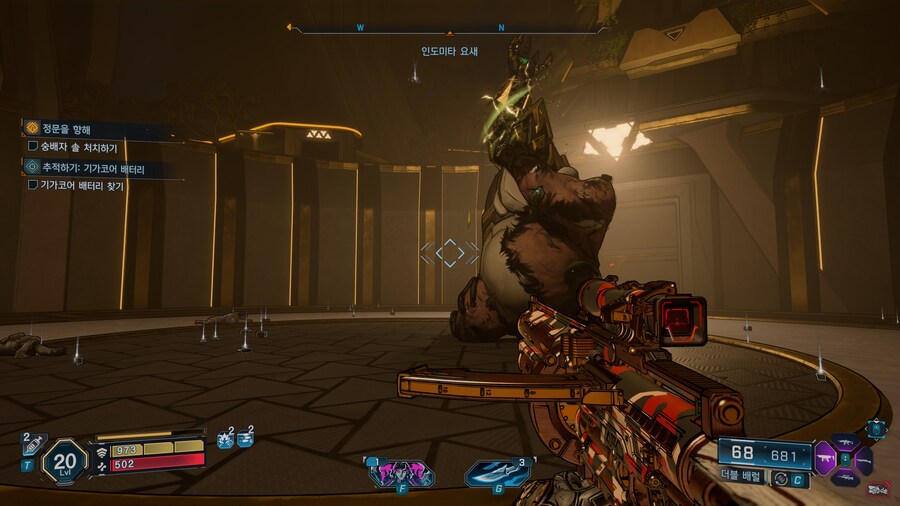This screenshot has height=506, width=900.
Task: Throw the blue knife ordnance
Action: click(497, 472)
